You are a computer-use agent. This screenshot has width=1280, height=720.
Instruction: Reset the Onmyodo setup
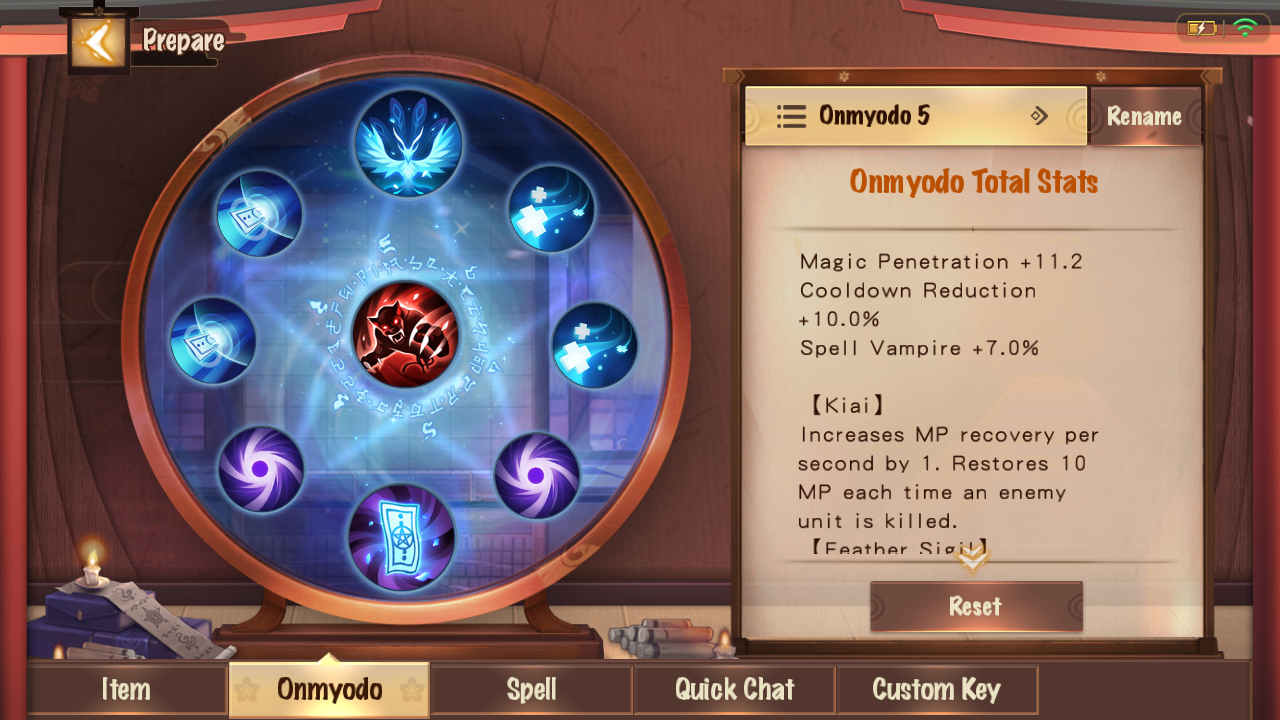[975, 606]
